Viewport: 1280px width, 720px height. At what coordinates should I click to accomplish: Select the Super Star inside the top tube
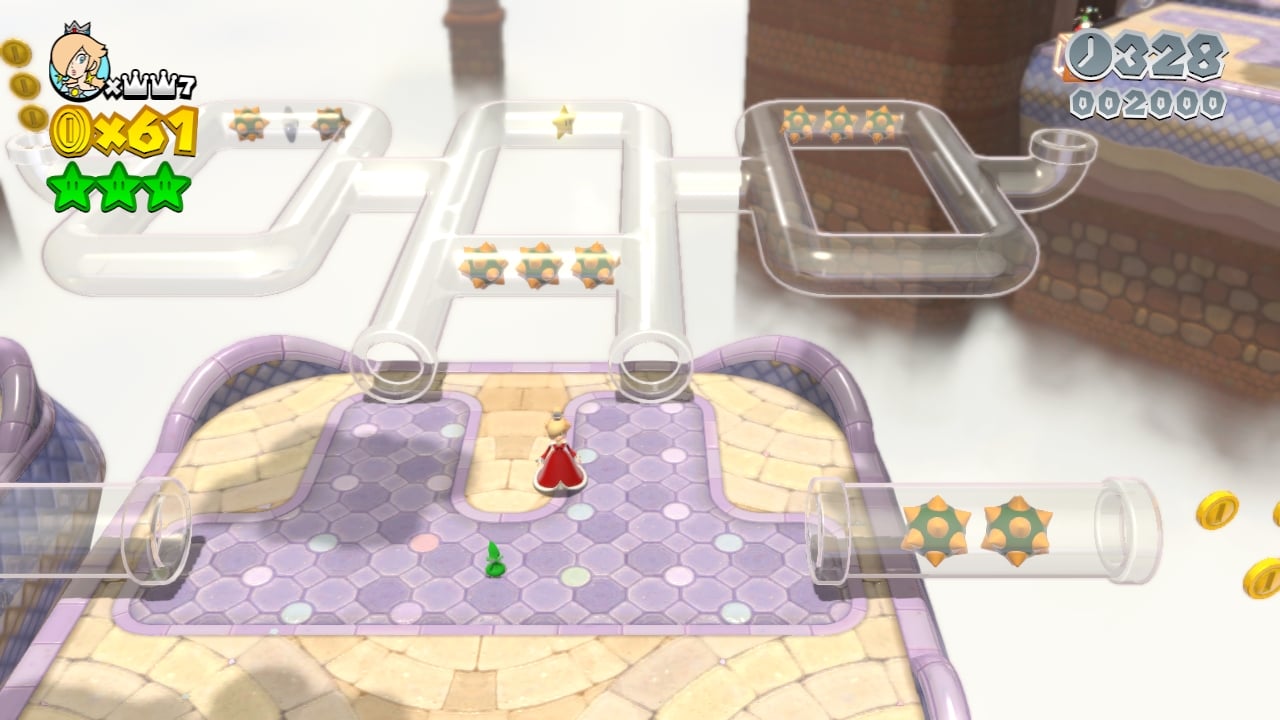pos(564,123)
